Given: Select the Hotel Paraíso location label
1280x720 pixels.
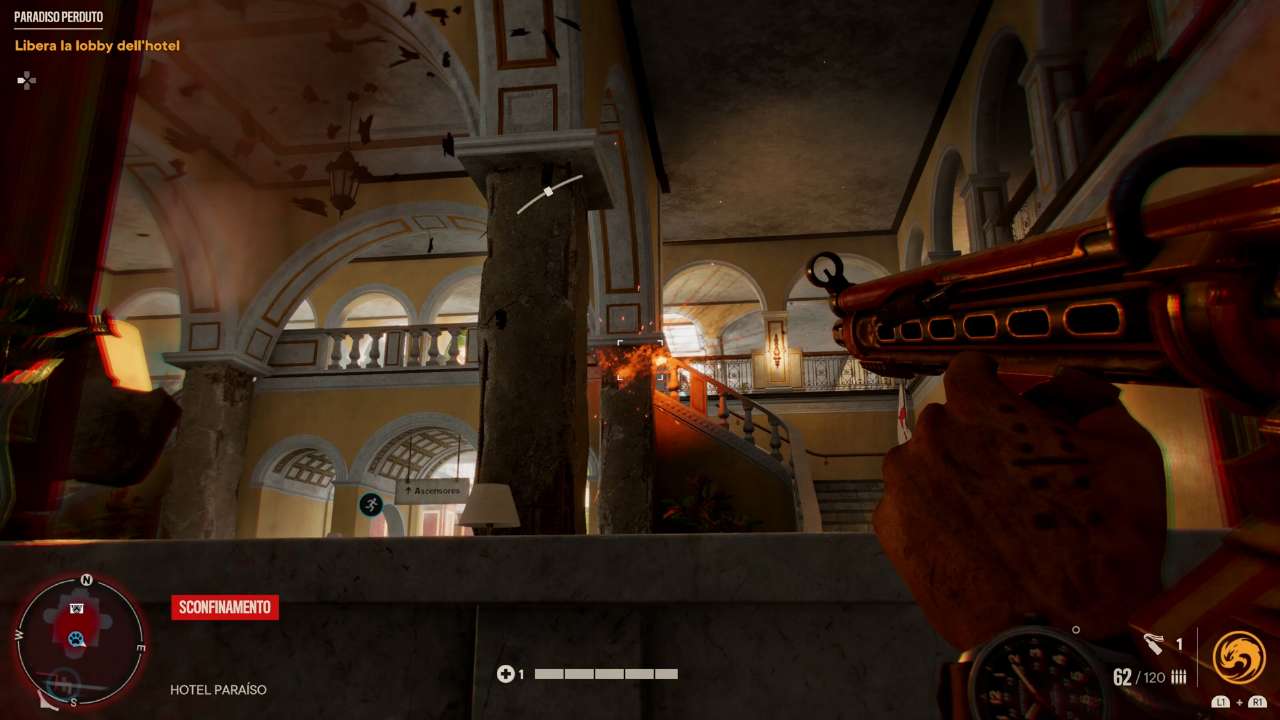Looking at the screenshot, I should click(218, 690).
